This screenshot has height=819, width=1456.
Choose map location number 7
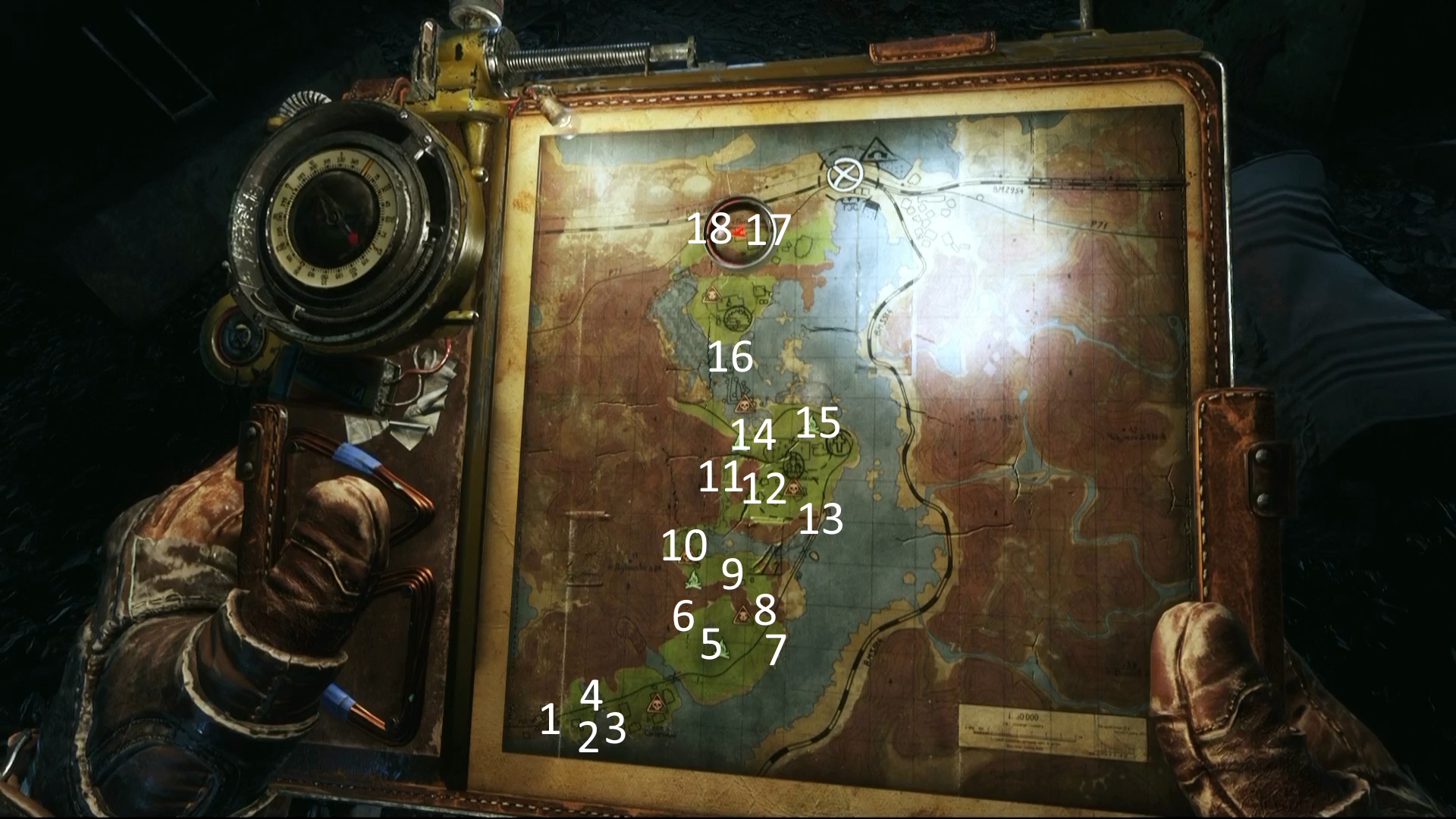coord(775,650)
